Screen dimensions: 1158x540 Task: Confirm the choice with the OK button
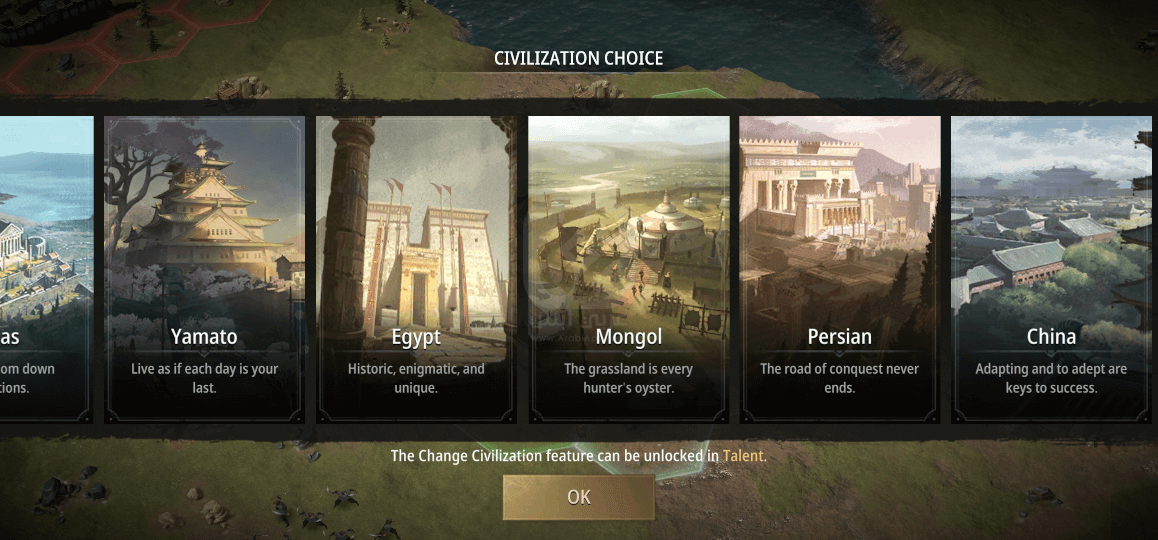578,497
